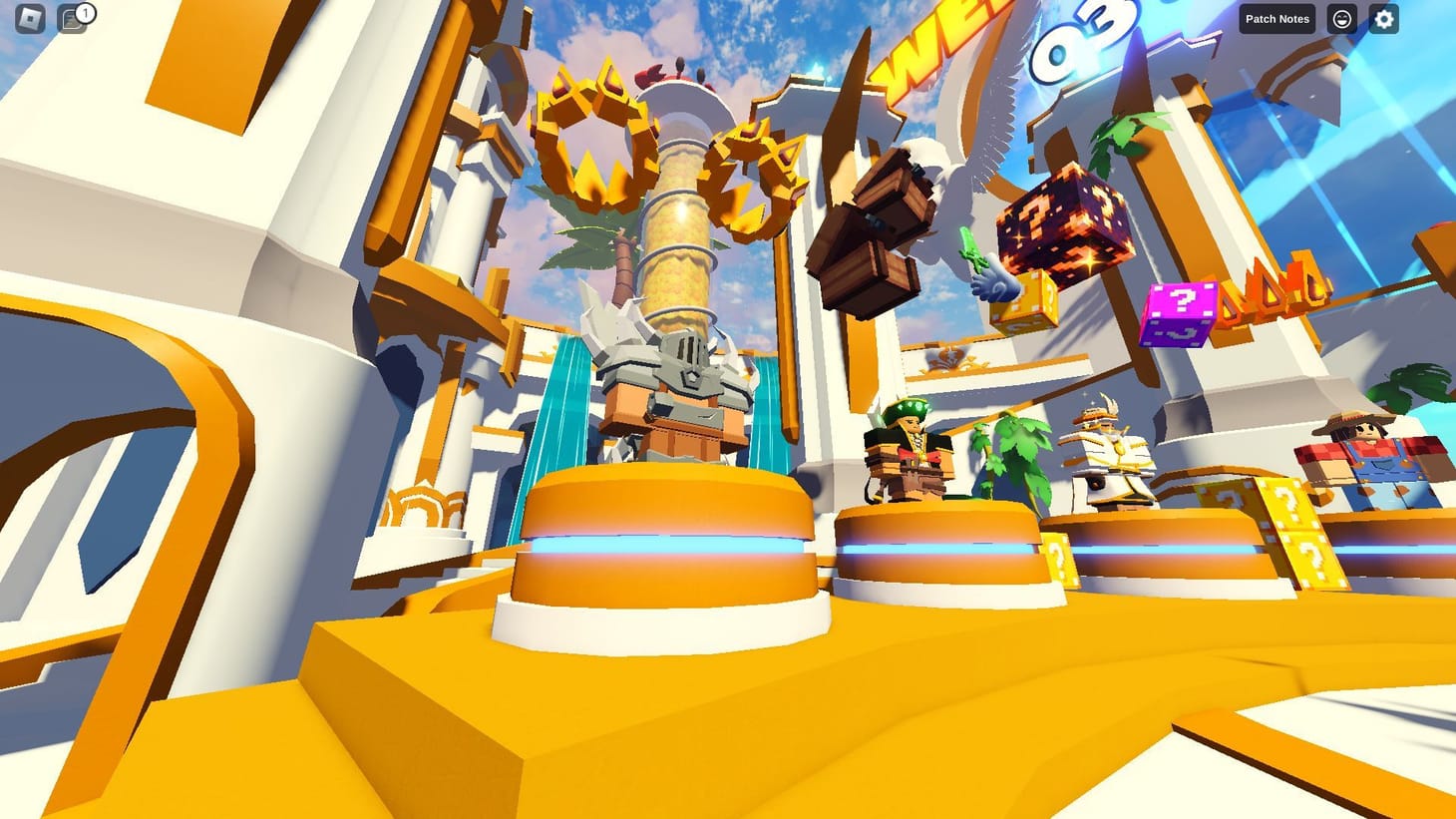Image resolution: width=1456 pixels, height=819 pixels.
Task: Open game settings with the gear icon
Action: coord(1384,18)
